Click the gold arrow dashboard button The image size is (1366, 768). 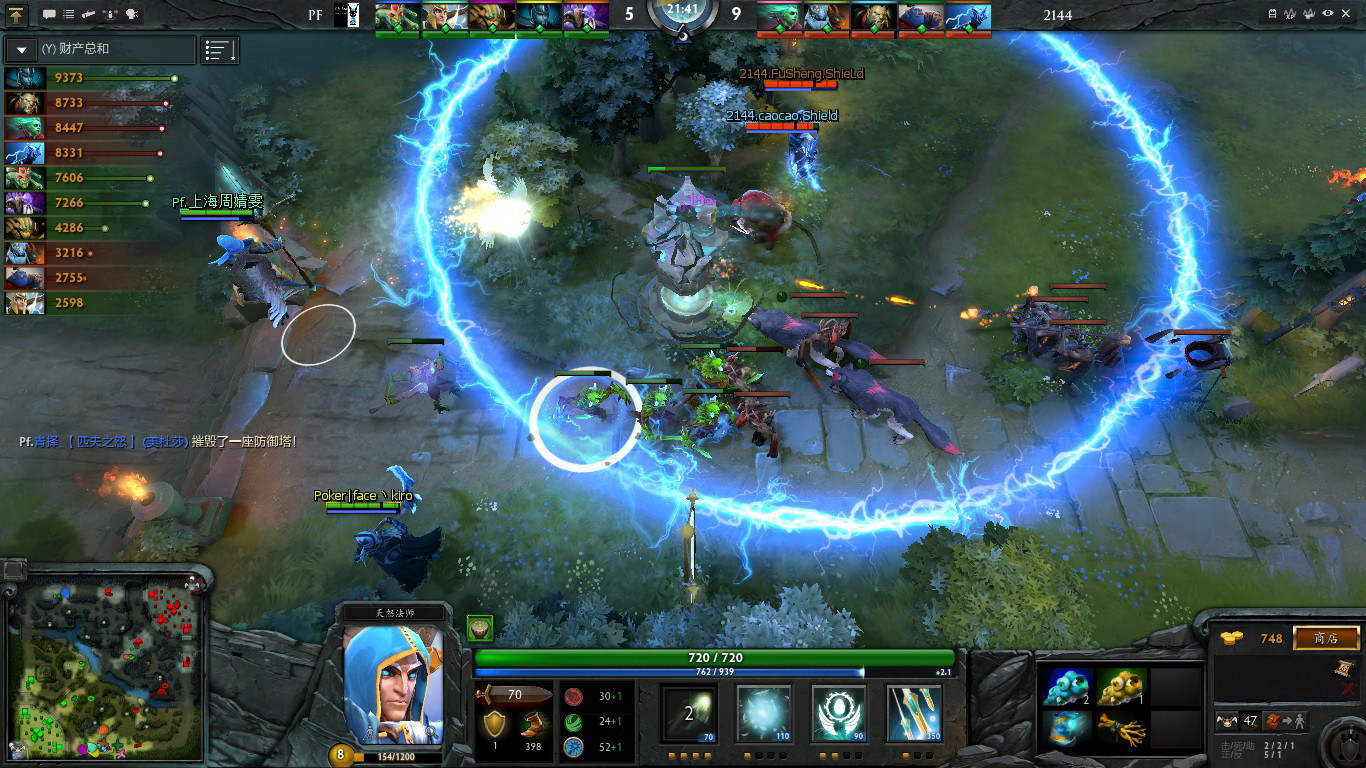(17, 14)
